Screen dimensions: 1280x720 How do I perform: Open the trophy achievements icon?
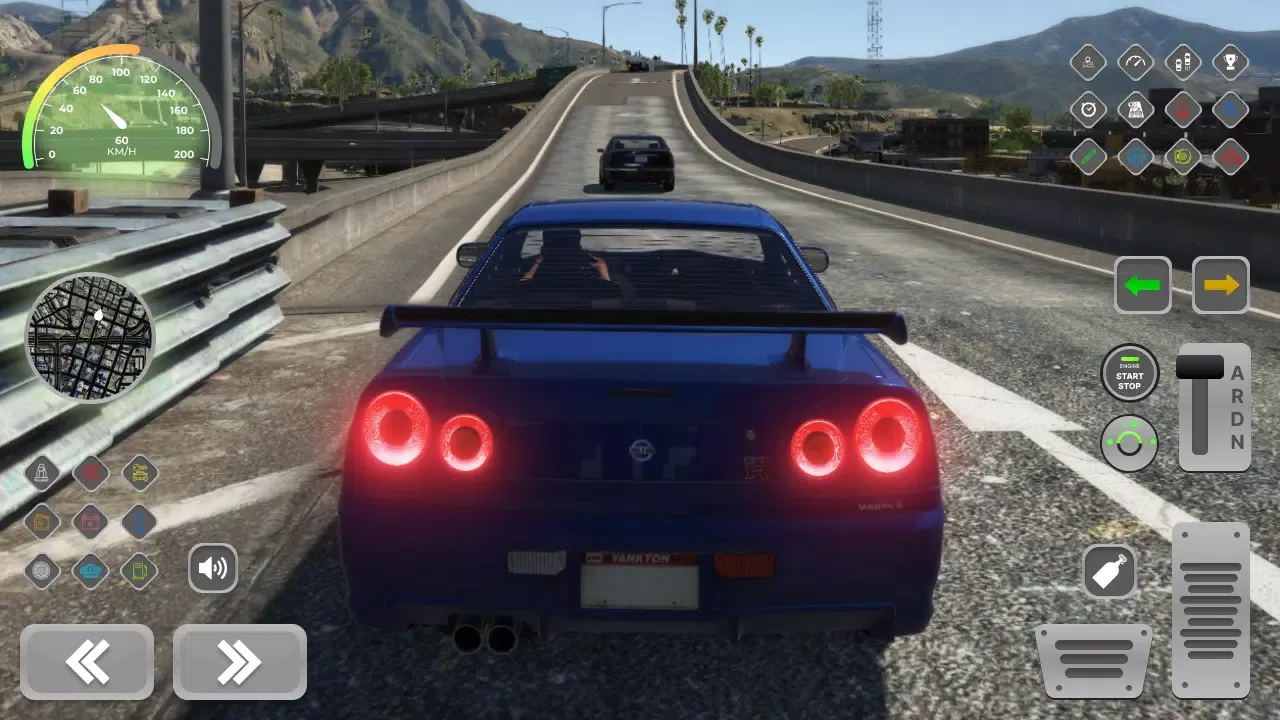point(1230,62)
